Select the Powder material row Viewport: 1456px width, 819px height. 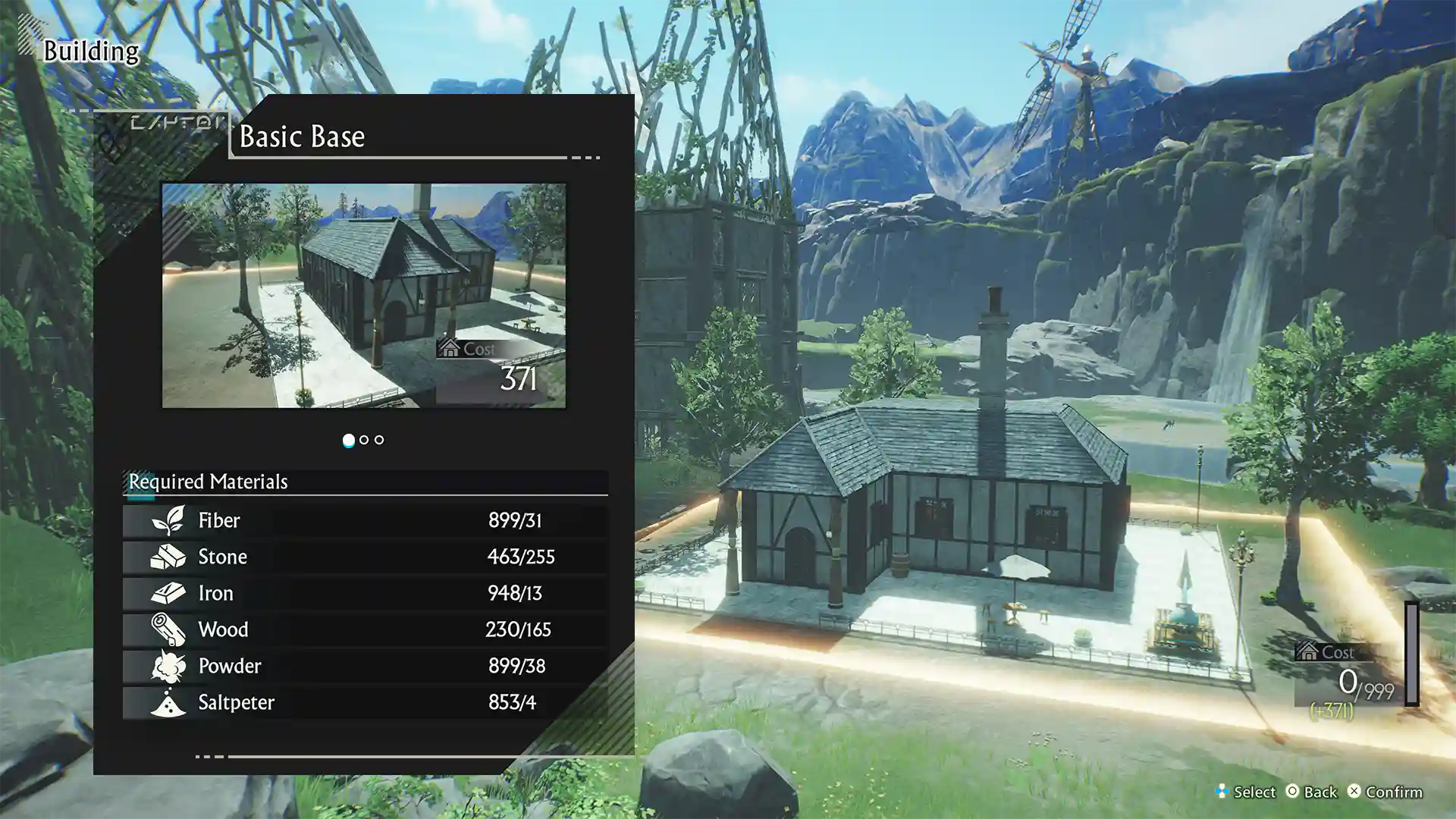coord(365,666)
